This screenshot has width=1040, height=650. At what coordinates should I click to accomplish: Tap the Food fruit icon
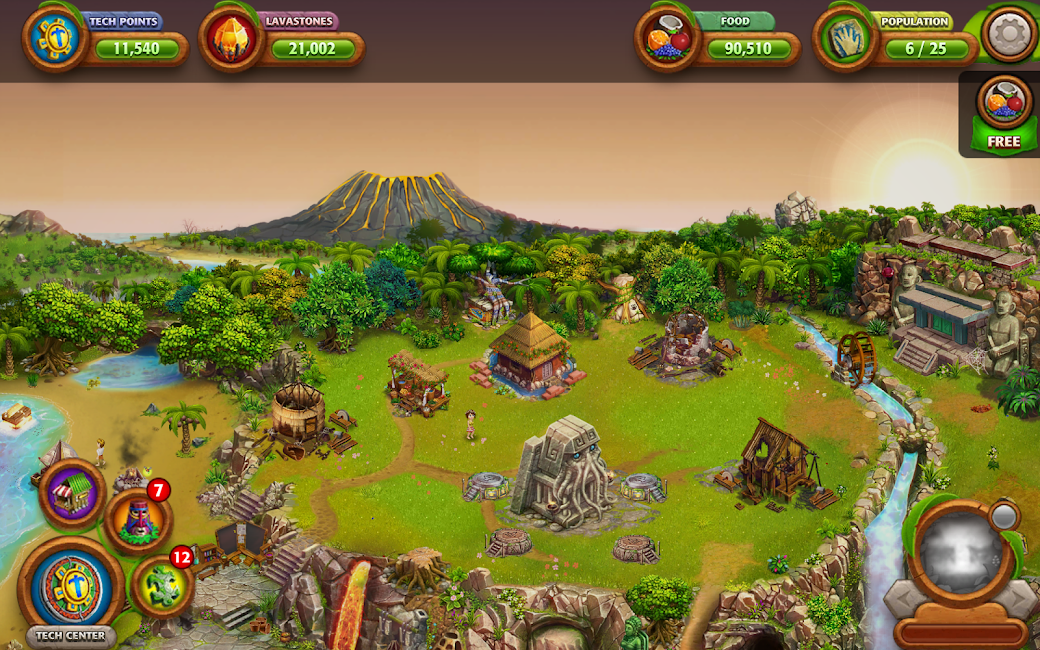(x=668, y=40)
